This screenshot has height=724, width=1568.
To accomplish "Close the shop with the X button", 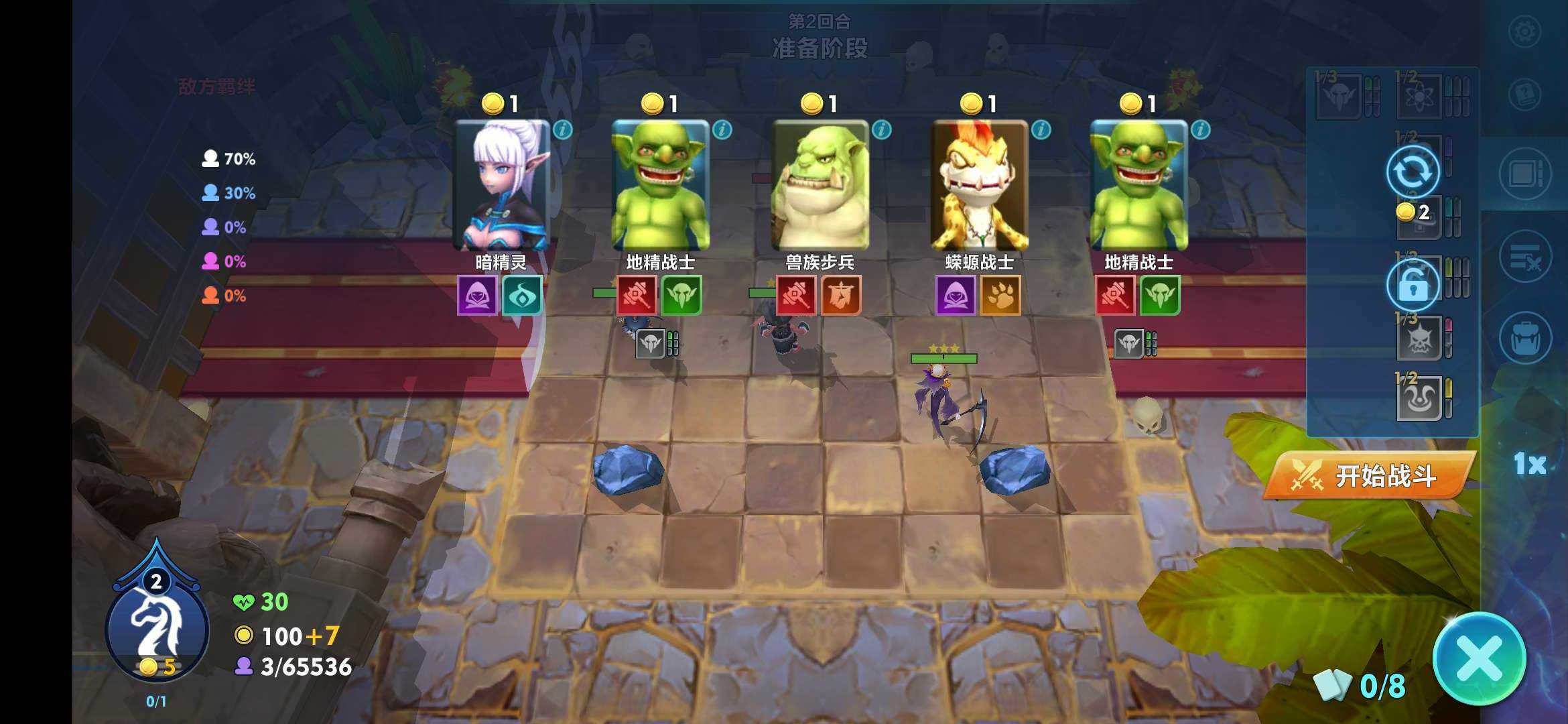I will click(1479, 659).
